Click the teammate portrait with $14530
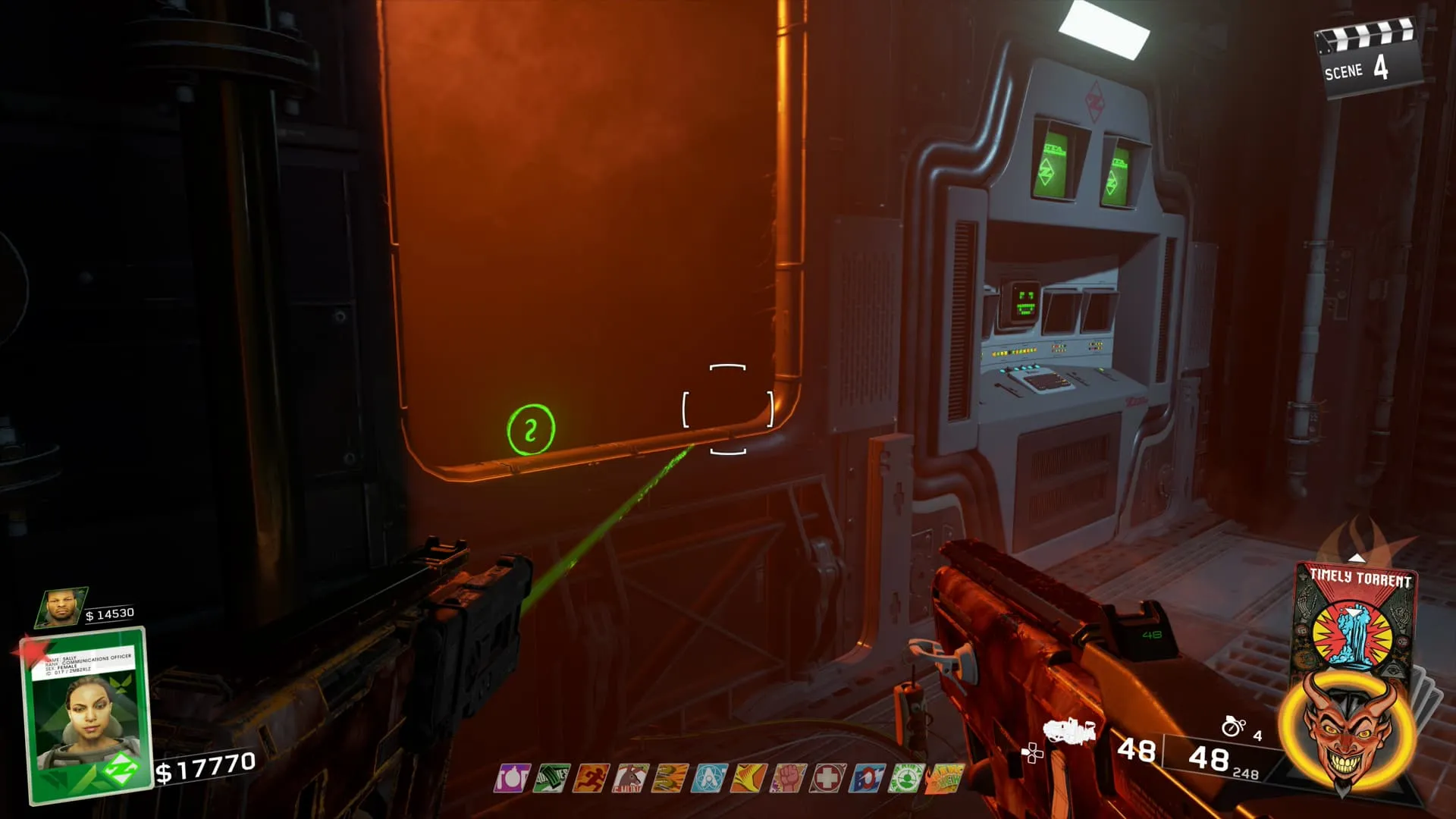Screen dimensions: 1456x819 (x=62, y=607)
